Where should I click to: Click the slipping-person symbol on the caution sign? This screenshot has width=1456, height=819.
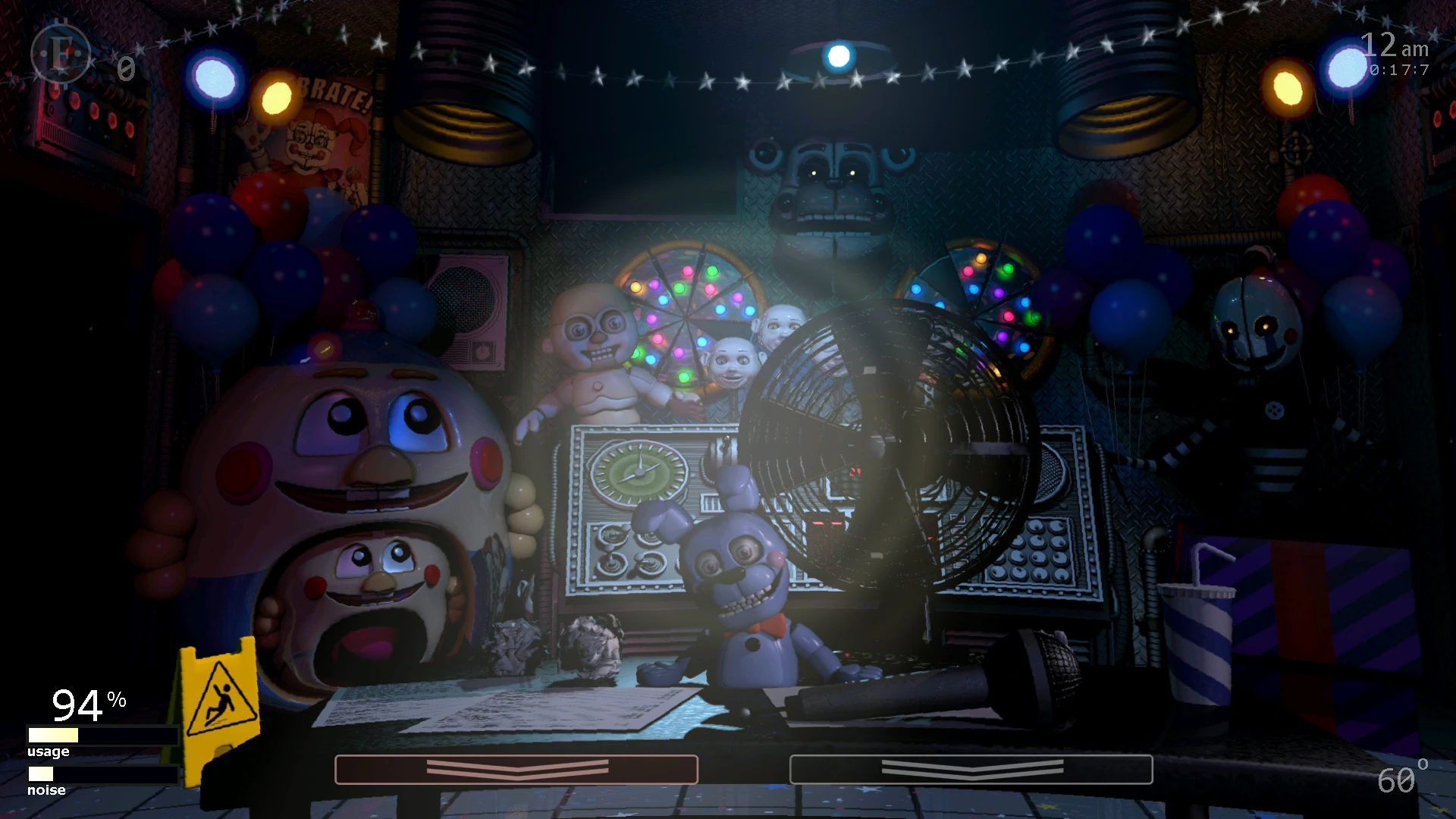[x=221, y=696]
